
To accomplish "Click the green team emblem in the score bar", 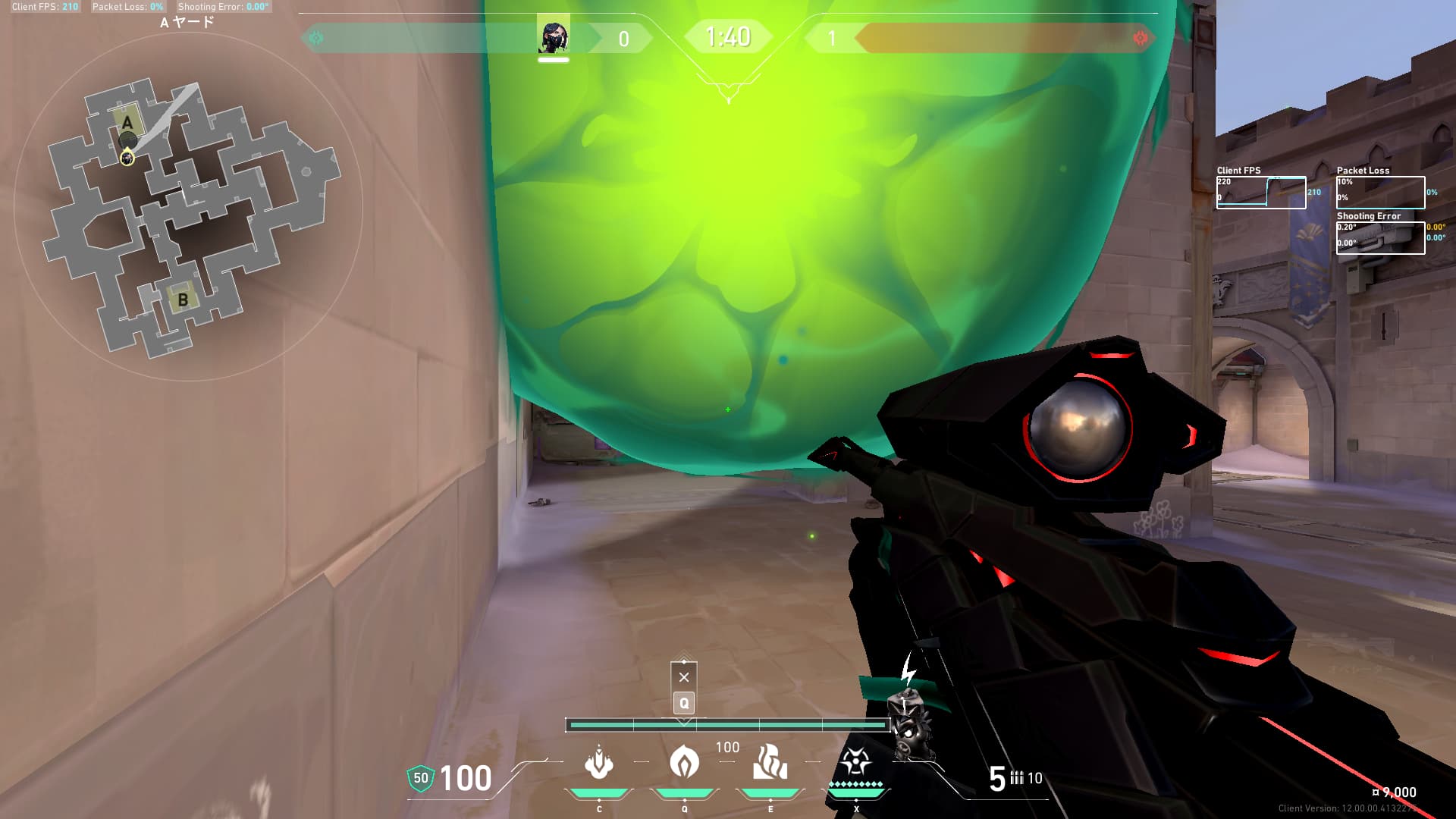I will pos(316,38).
